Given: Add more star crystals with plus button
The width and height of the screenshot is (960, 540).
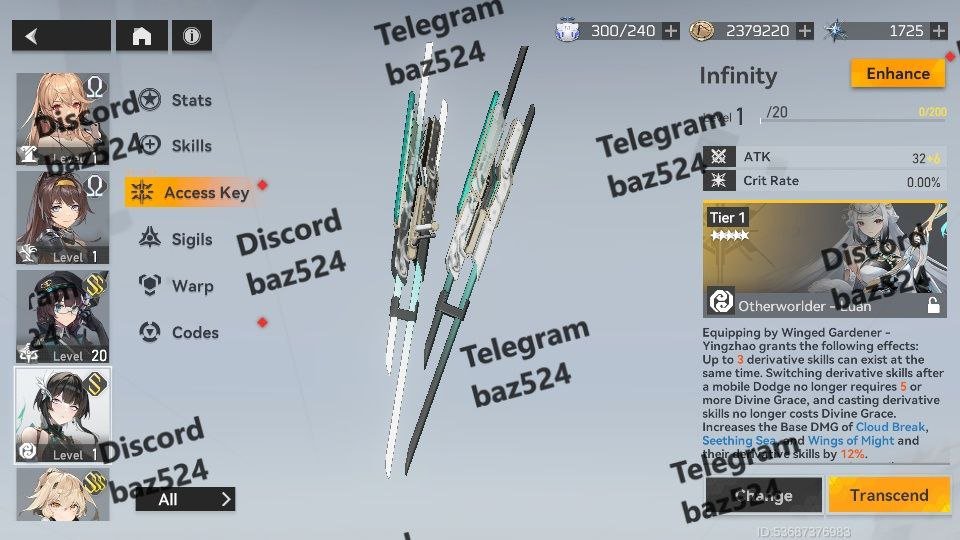Looking at the screenshot, I should [937, 31].
